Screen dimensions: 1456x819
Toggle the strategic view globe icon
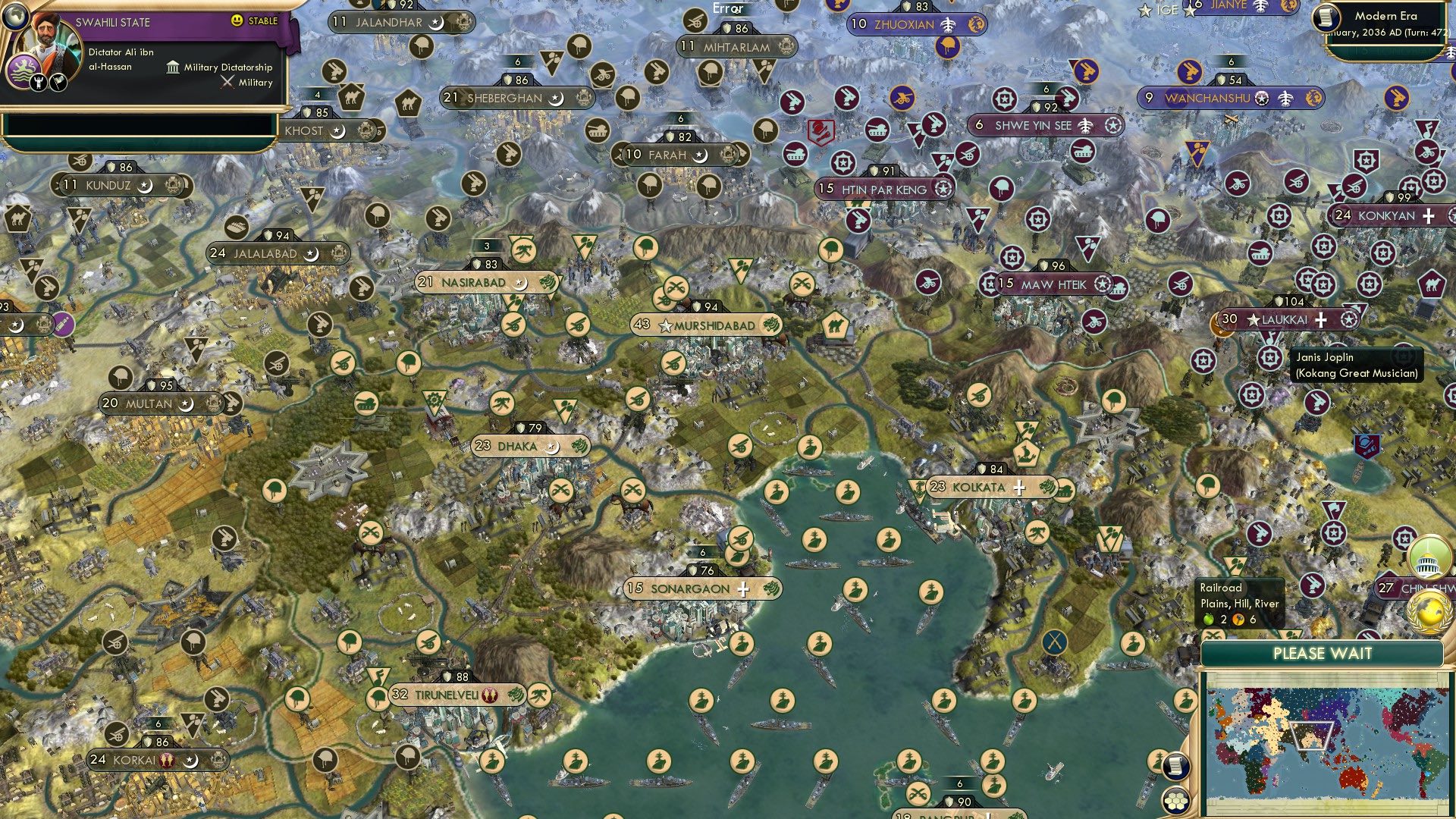(14, 18)
